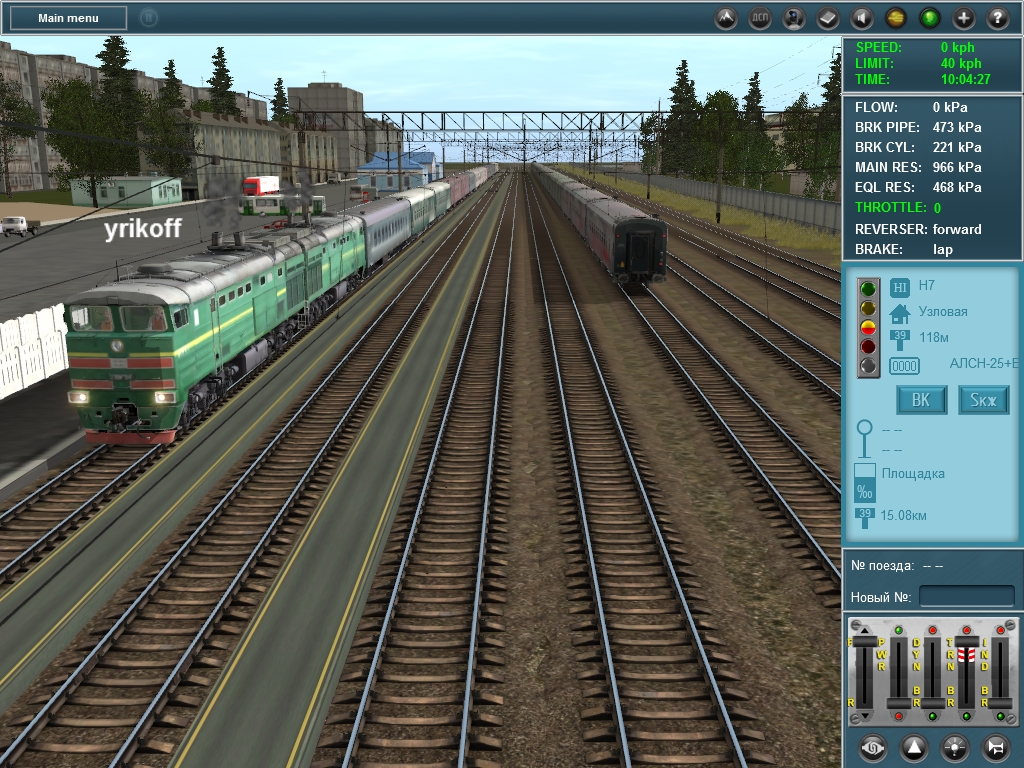The width and height of the screenshot is (1024, 768).
Task: Open the book icon in the top bar
Action: 828,18
